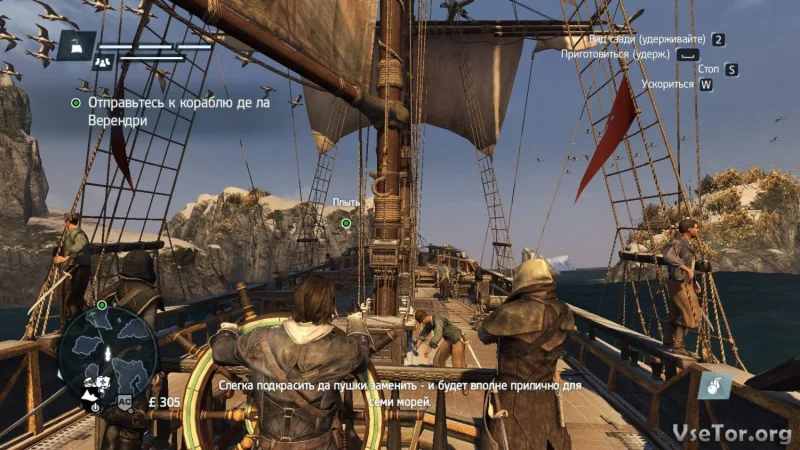
Task: Click the power symbol icon below minimap
Action: (x=93, y=408)
